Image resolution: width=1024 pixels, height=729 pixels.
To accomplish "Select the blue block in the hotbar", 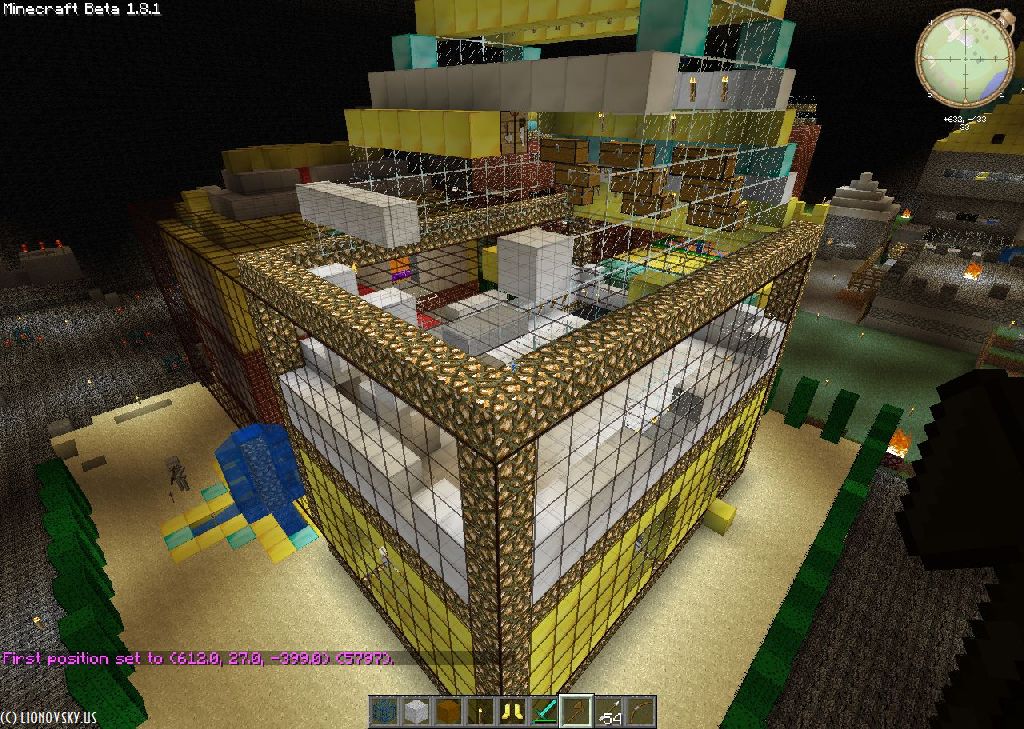I will (384, 712).
